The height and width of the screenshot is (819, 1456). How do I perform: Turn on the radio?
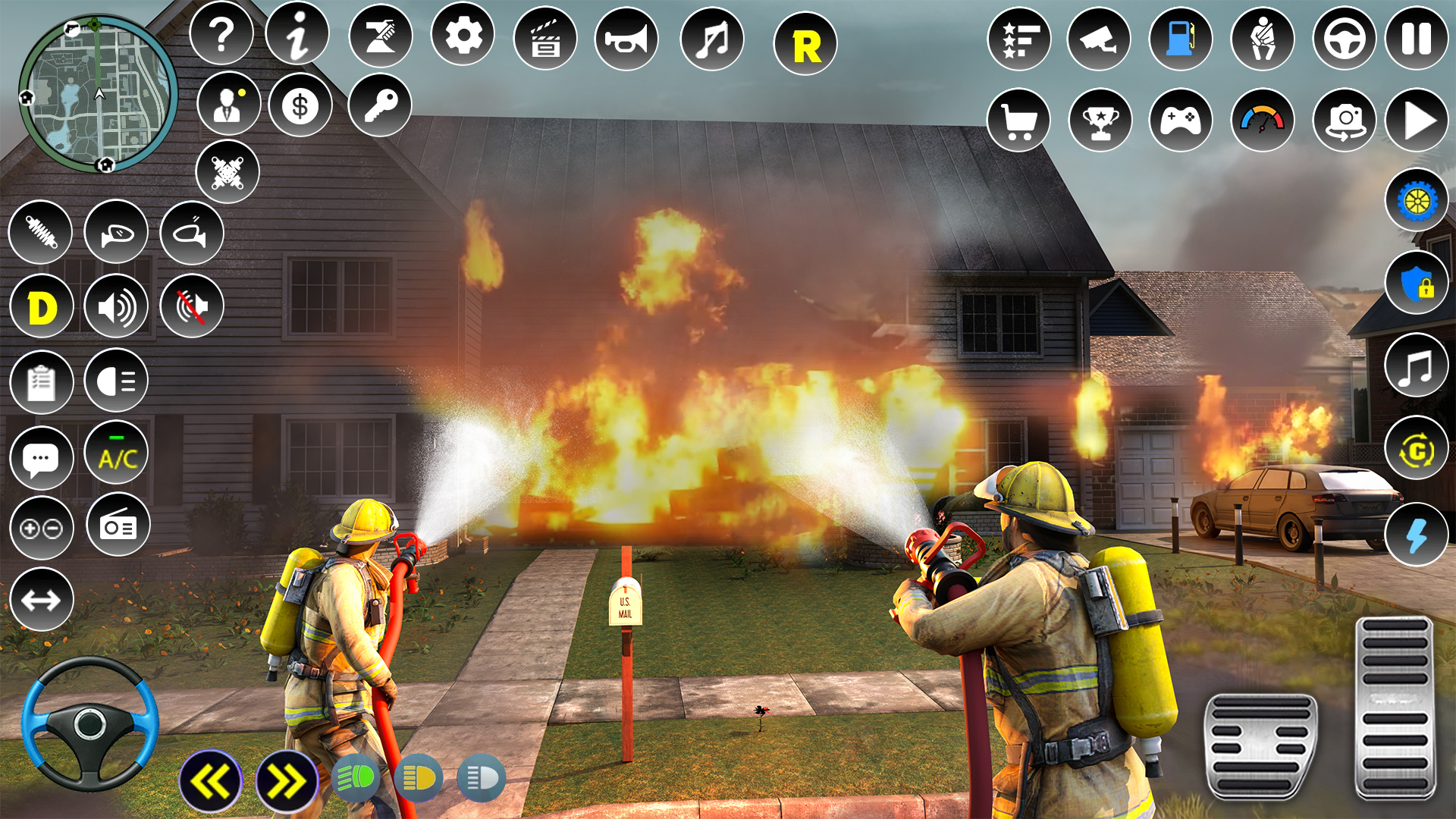(118, 525)
